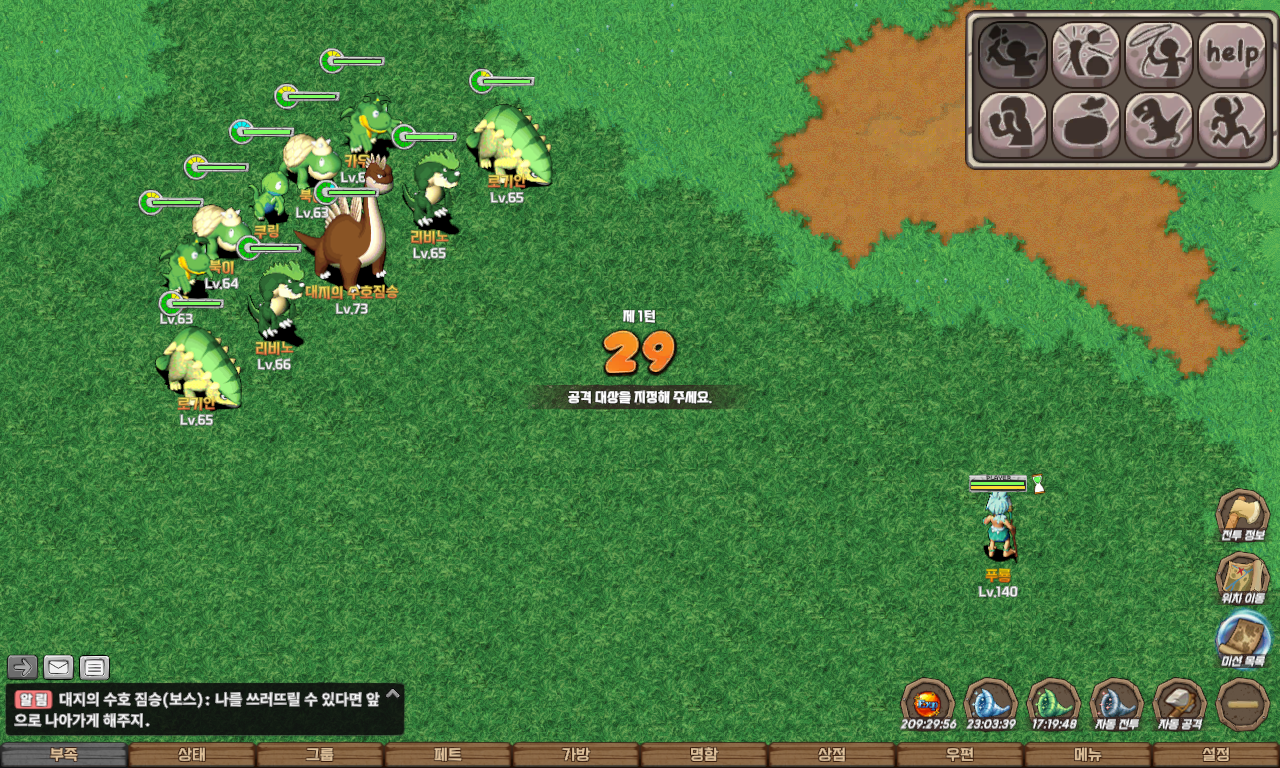Collapse the round icon tray with minus button
The height and width of the screenshot is (768, 1280).
(x=1244, y=705)
